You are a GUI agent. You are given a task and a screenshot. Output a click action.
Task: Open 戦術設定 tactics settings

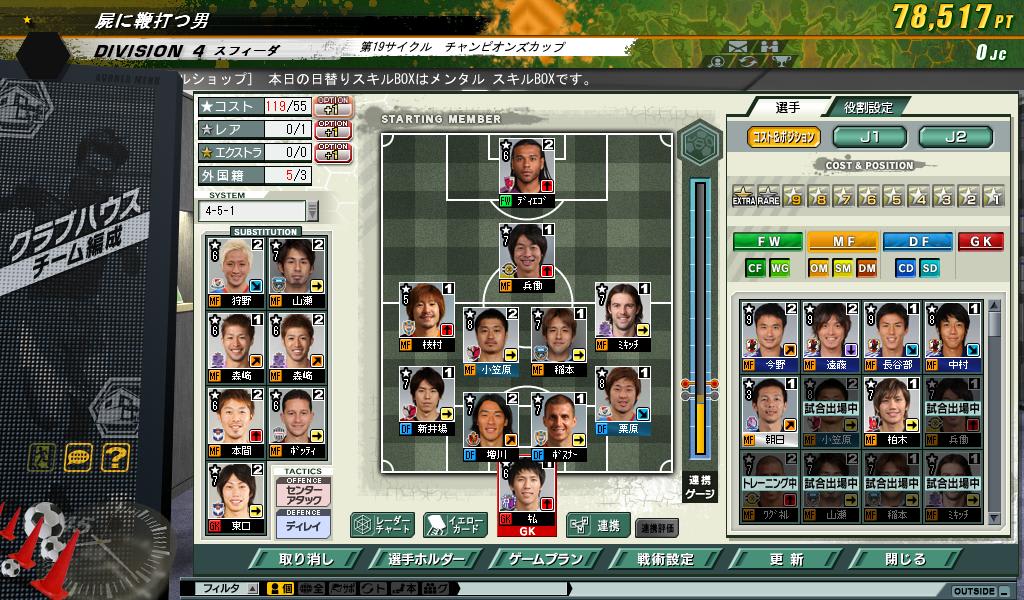(x=666, y=559)
